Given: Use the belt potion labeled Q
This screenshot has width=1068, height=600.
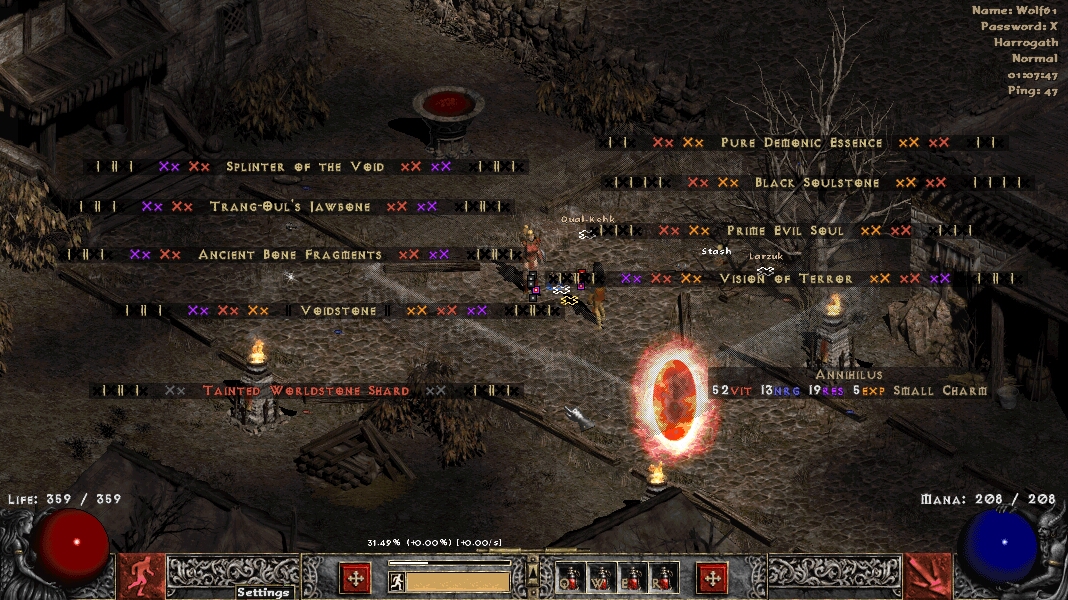Looking at the screenshot, I should (571, 577).
